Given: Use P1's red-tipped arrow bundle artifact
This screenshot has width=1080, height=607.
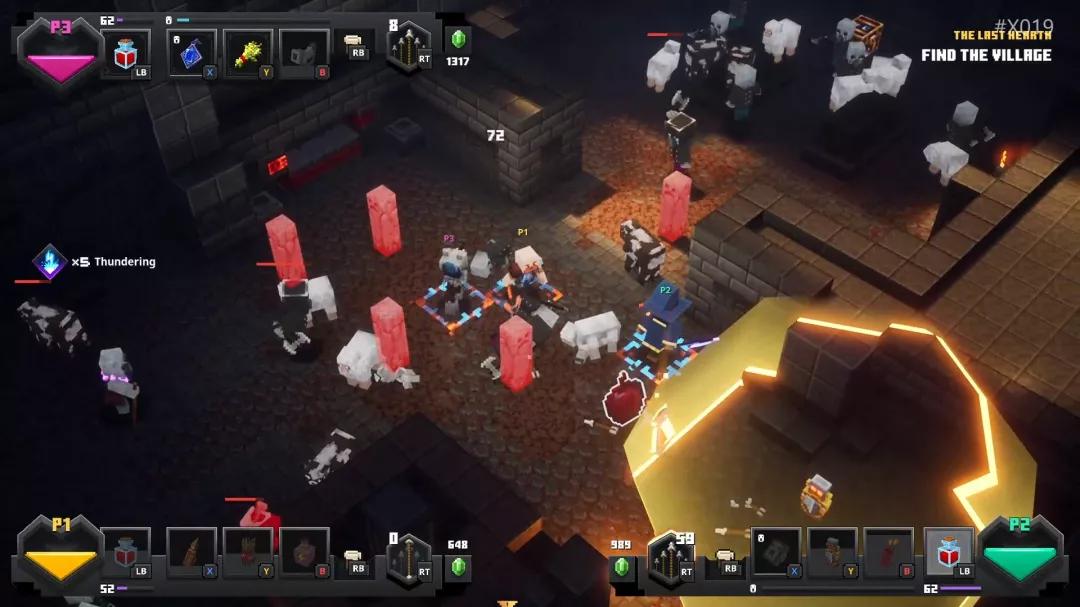Looking at the screenshot, I should (248, 552).
